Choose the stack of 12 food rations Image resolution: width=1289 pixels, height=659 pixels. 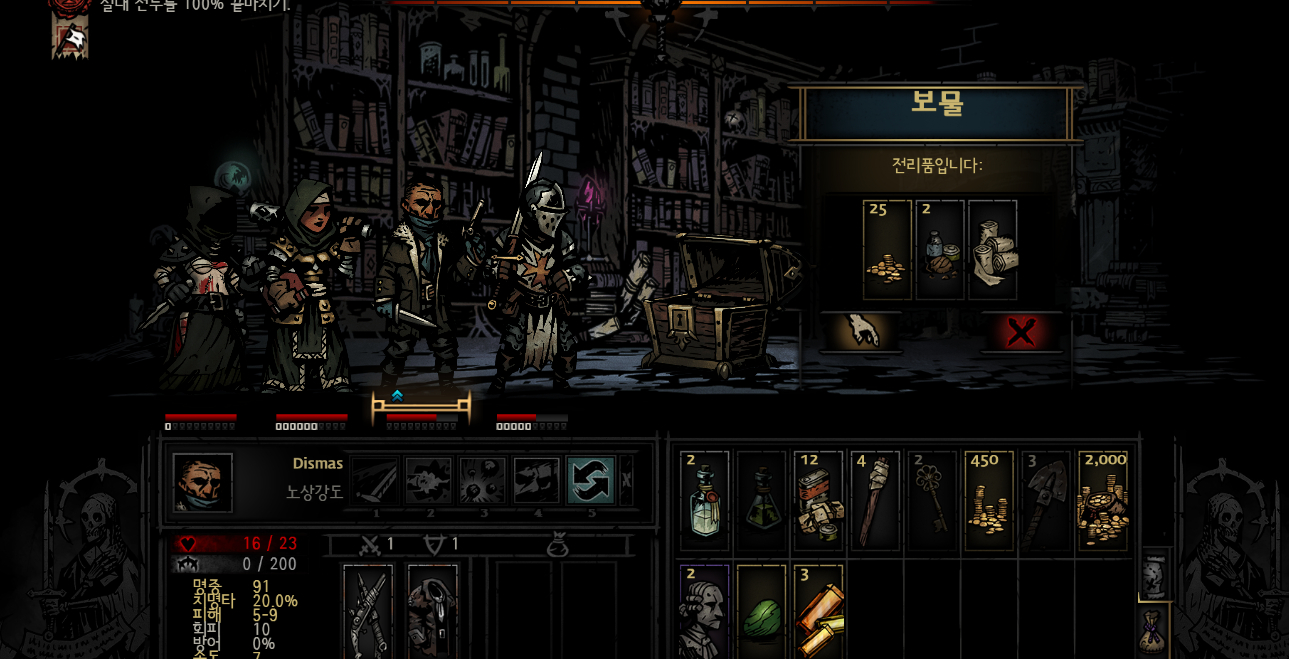click(x=819, y=502)
